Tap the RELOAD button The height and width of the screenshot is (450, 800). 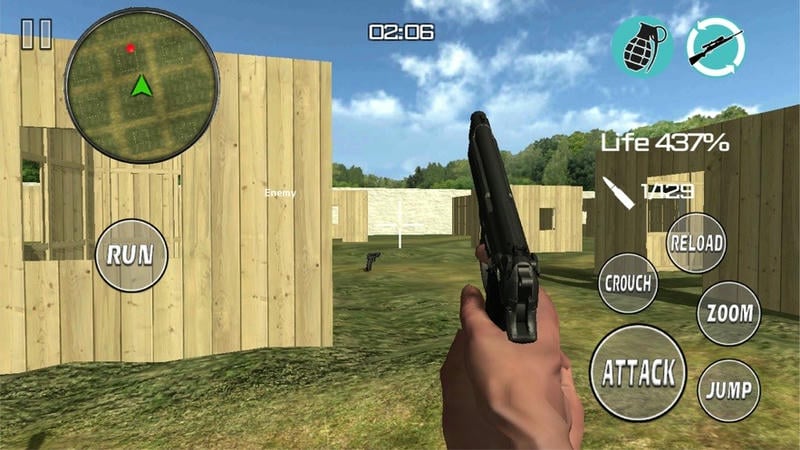(x=696, y=243)
